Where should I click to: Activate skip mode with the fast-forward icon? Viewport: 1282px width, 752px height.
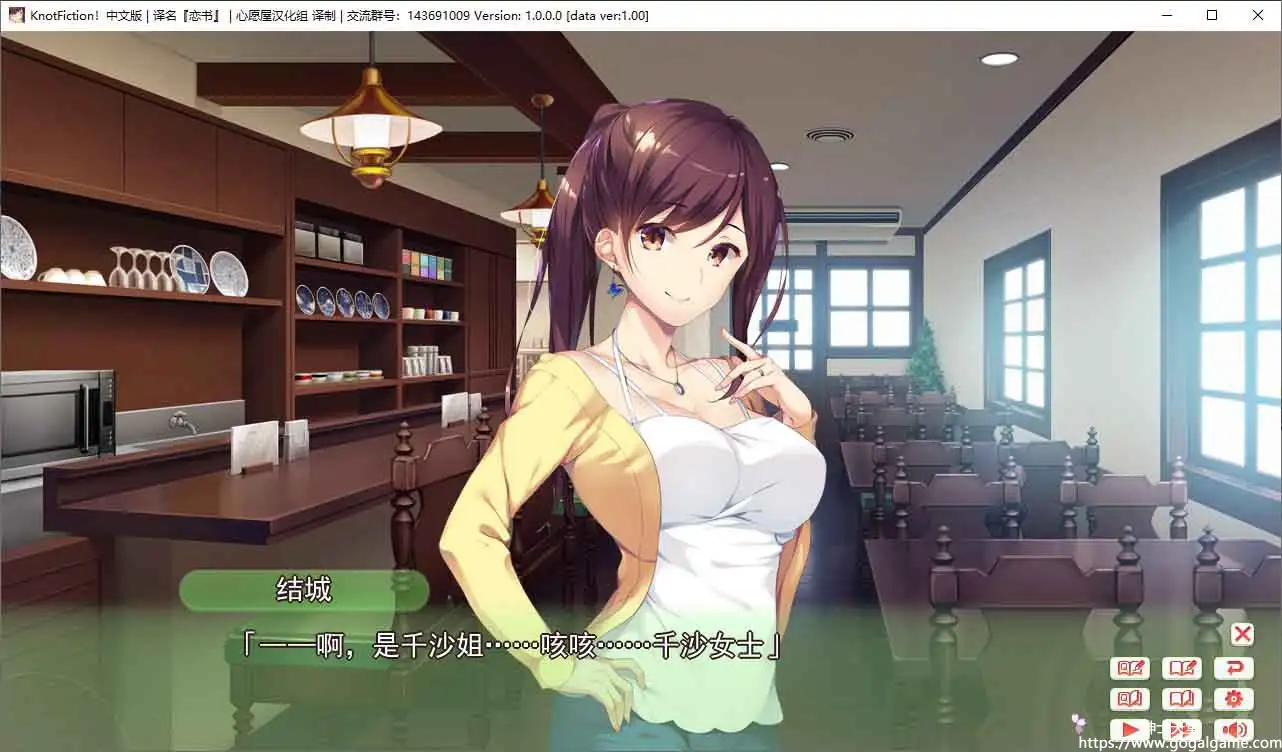point(1182,730)
